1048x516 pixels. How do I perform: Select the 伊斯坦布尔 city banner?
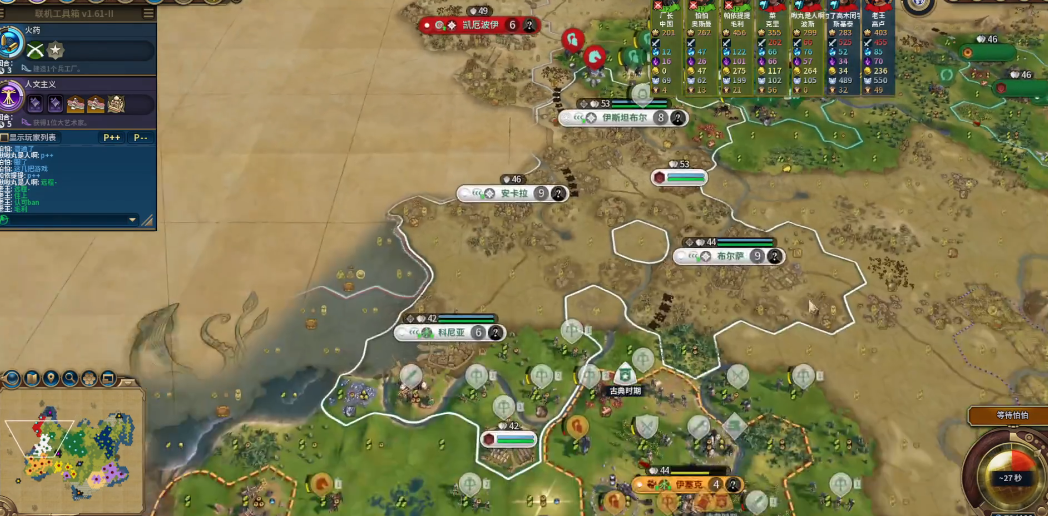coord(624,117)
